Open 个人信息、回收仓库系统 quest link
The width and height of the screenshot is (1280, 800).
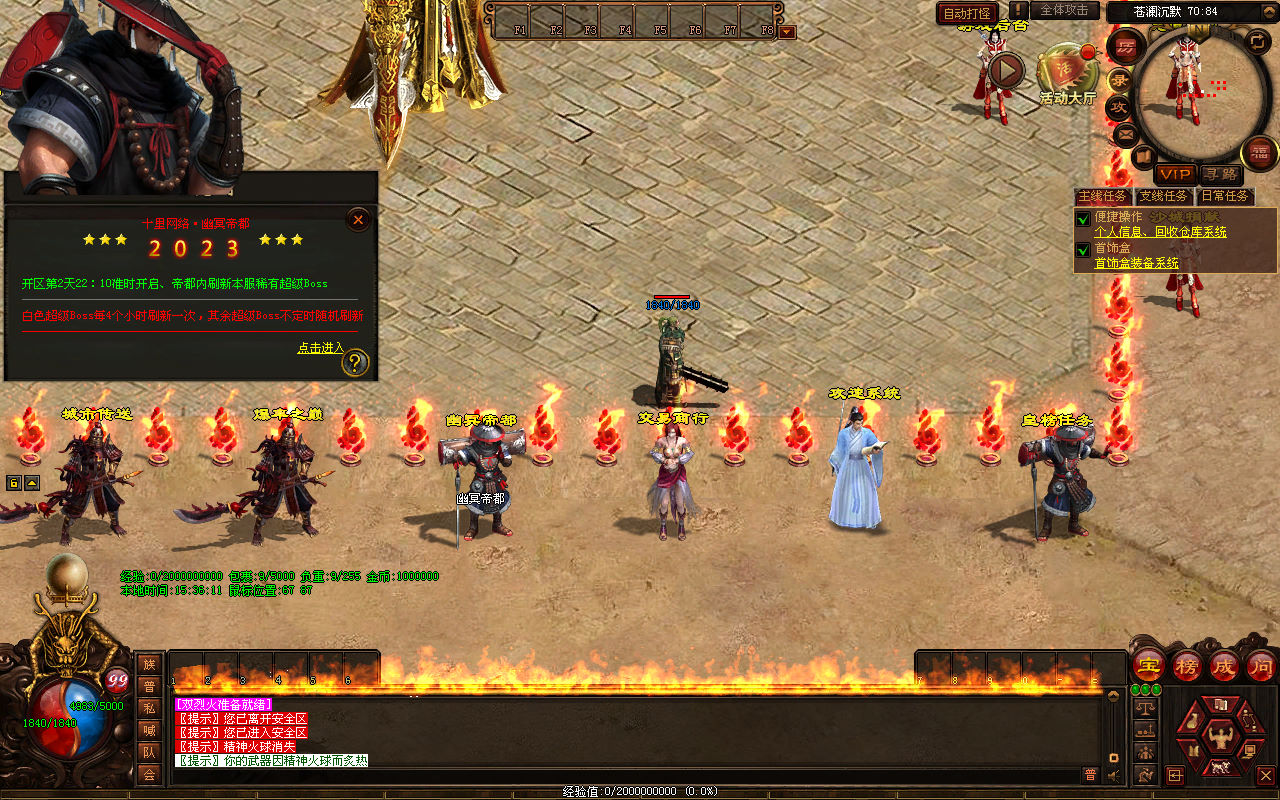[1160, 232]
